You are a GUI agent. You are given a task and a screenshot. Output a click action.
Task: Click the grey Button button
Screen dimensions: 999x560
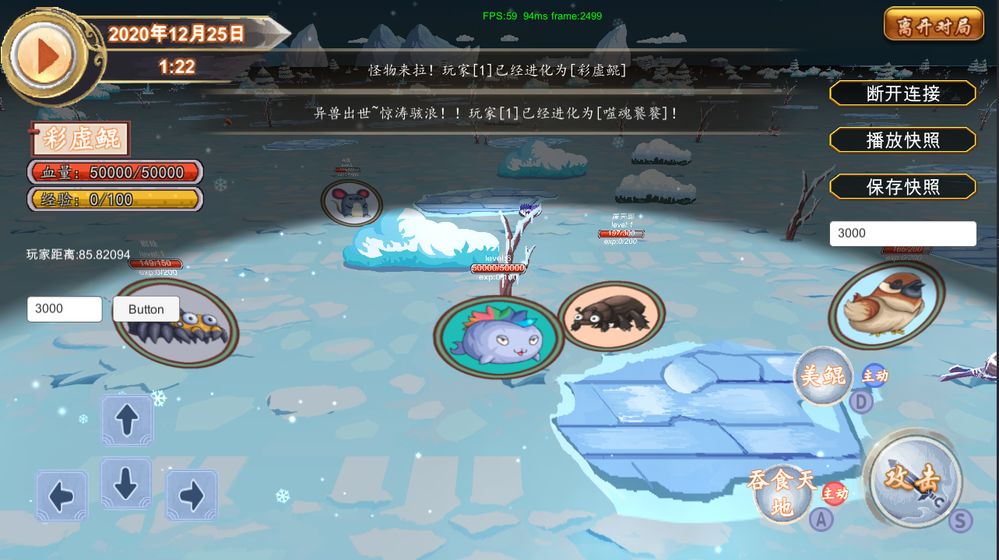[x=146, y=309]
